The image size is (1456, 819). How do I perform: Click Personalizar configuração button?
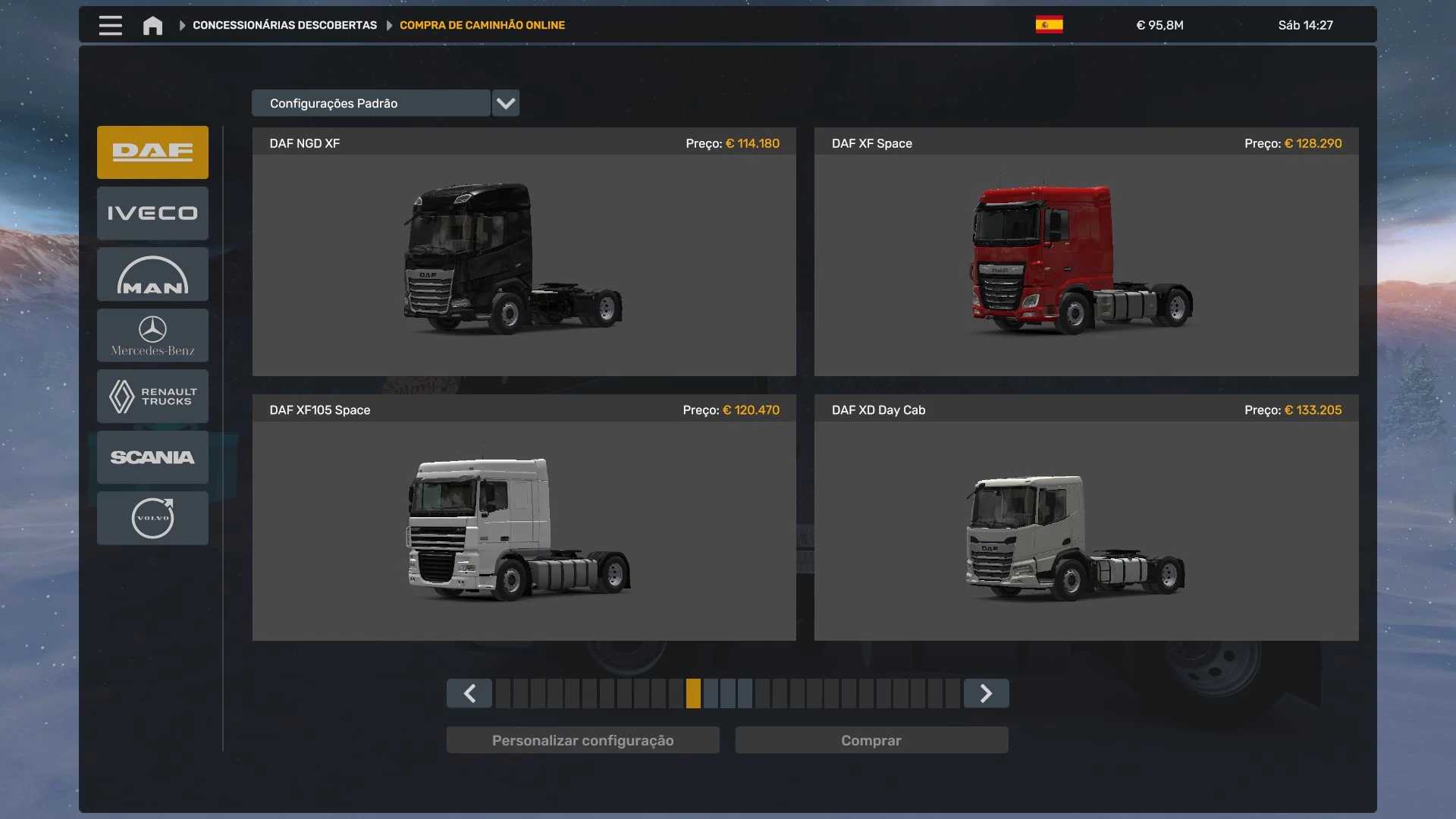tap(582, 740)
